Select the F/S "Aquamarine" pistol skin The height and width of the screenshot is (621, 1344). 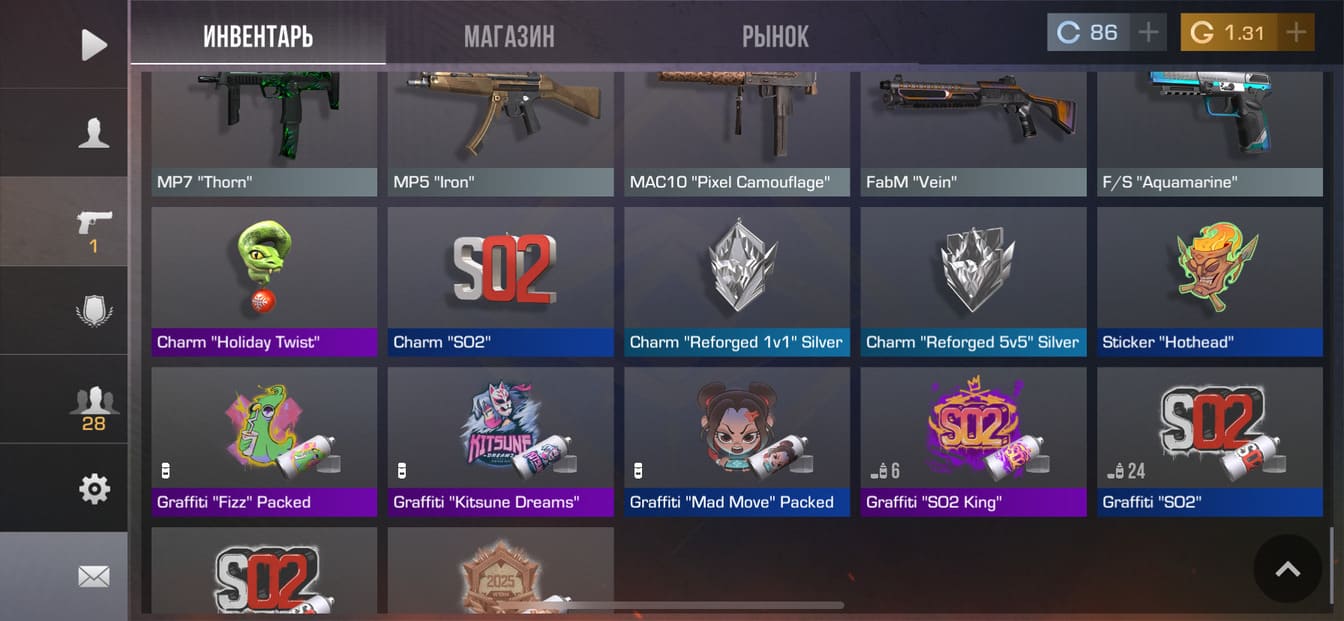[1210, 130]
